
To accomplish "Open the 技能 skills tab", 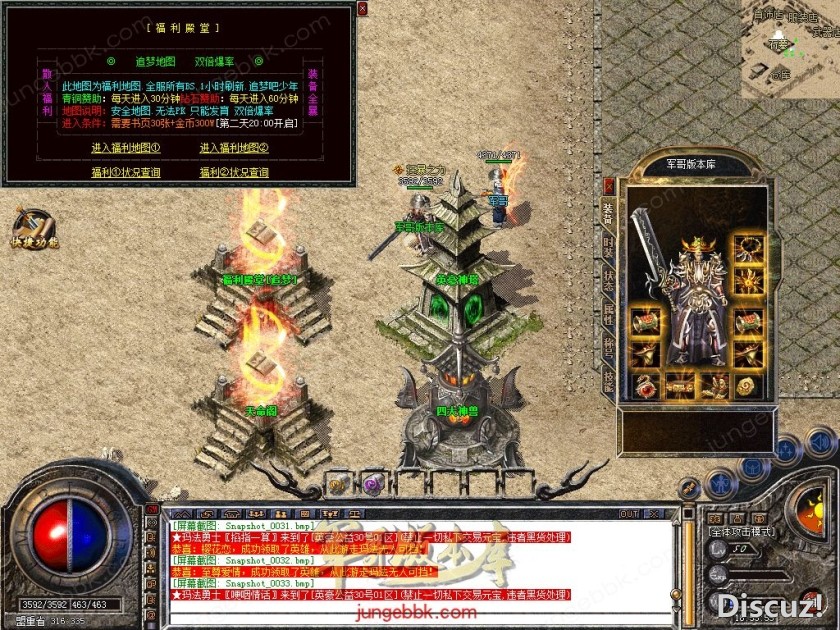I will click(x=609, y=381).
